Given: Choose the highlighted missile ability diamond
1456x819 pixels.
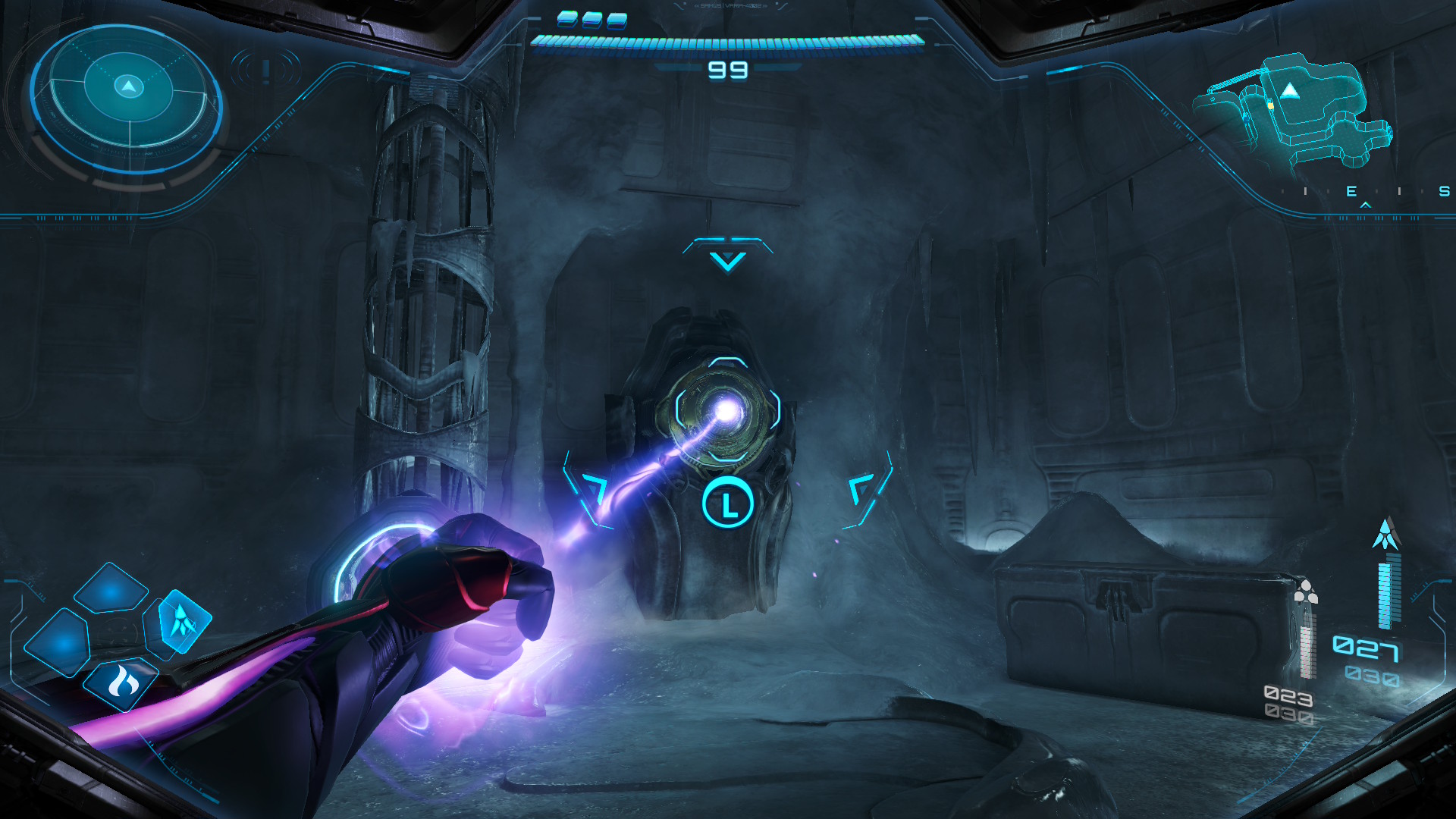Looking at the screenshot, I should point(184,621).
